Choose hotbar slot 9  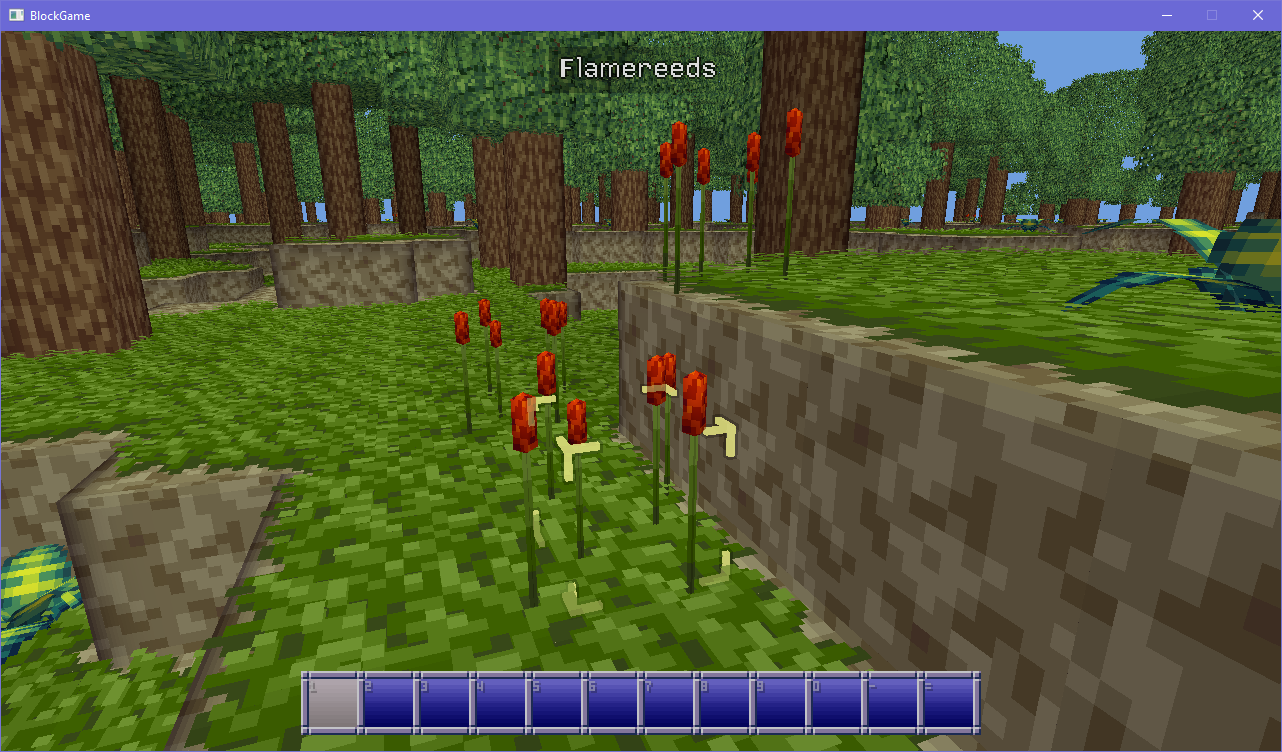[x=780, y=703]
